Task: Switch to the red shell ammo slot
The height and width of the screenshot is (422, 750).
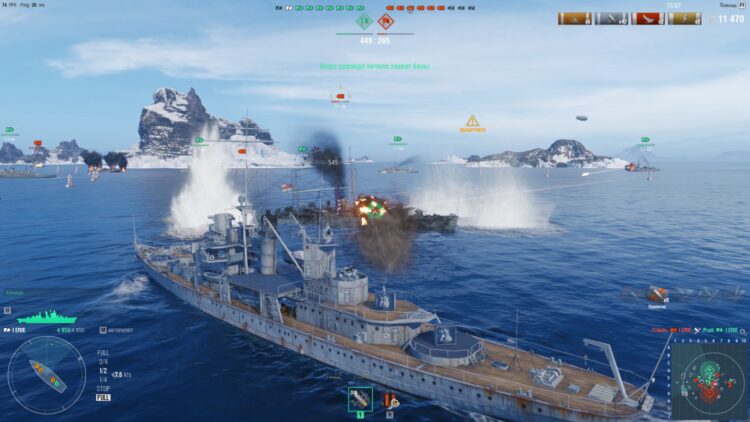Action: (389, 400)
